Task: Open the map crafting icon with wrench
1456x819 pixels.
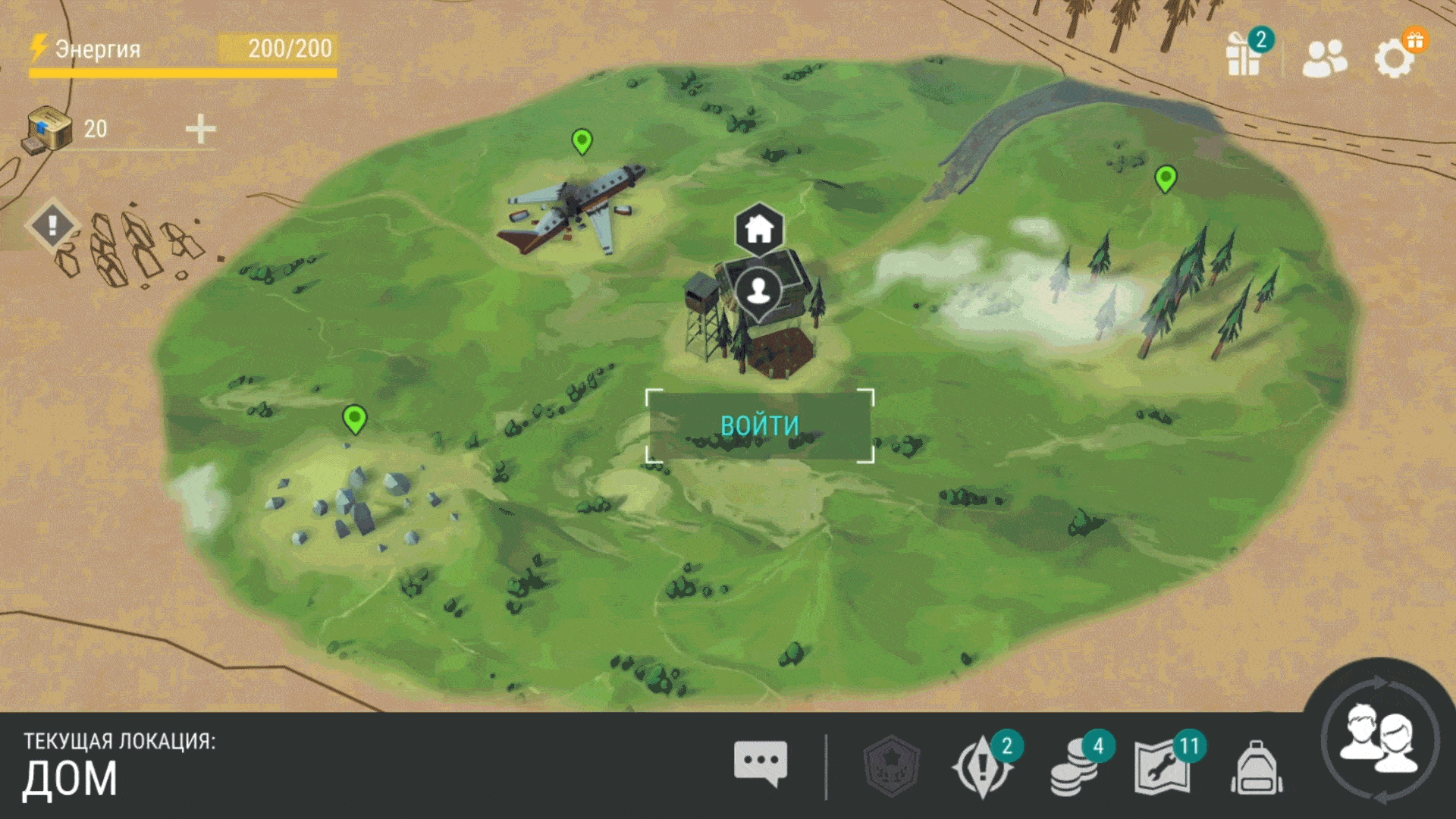Action: pos(1162,767)
